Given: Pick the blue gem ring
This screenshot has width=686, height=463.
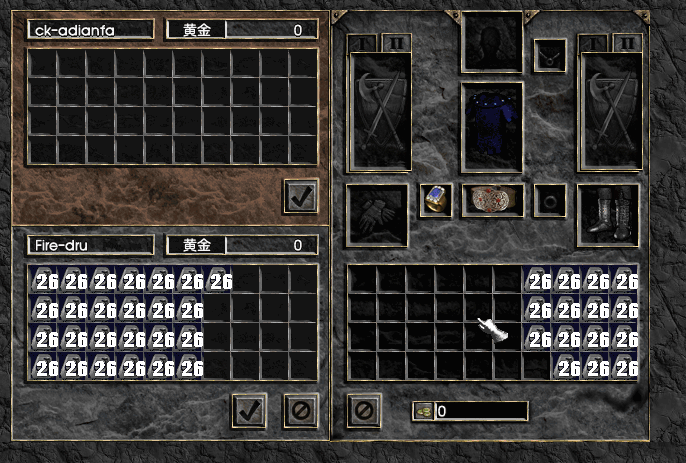Looking at the screenshot, I should point(435,199).
